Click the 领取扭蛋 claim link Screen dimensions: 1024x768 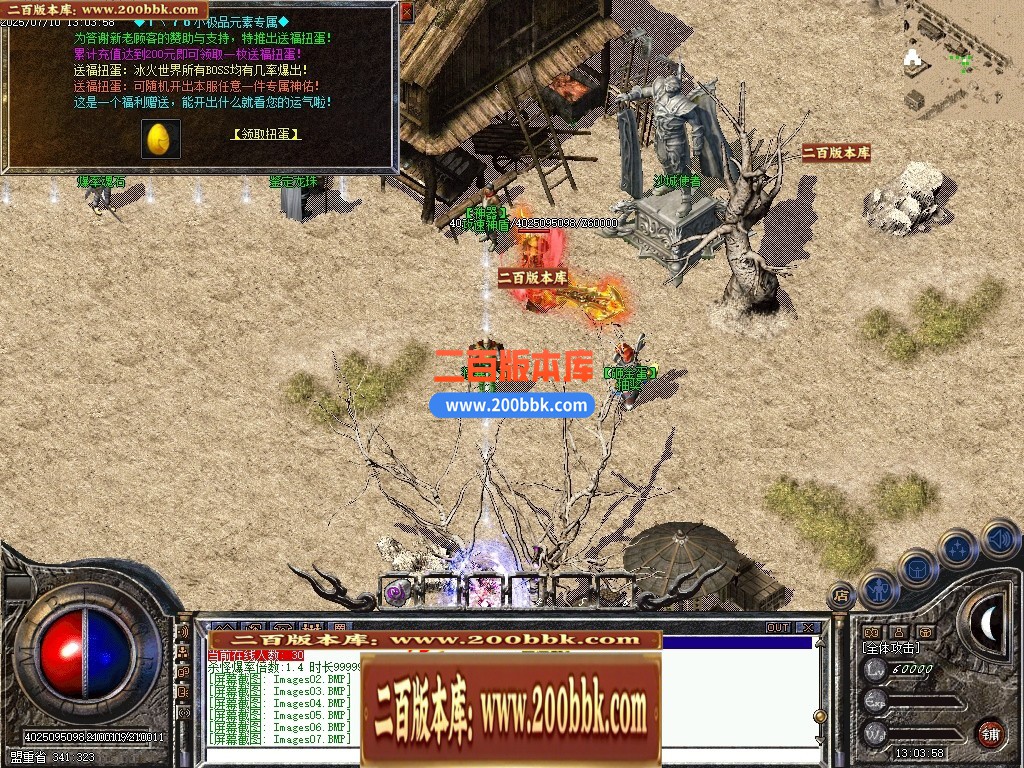(266, 134)
